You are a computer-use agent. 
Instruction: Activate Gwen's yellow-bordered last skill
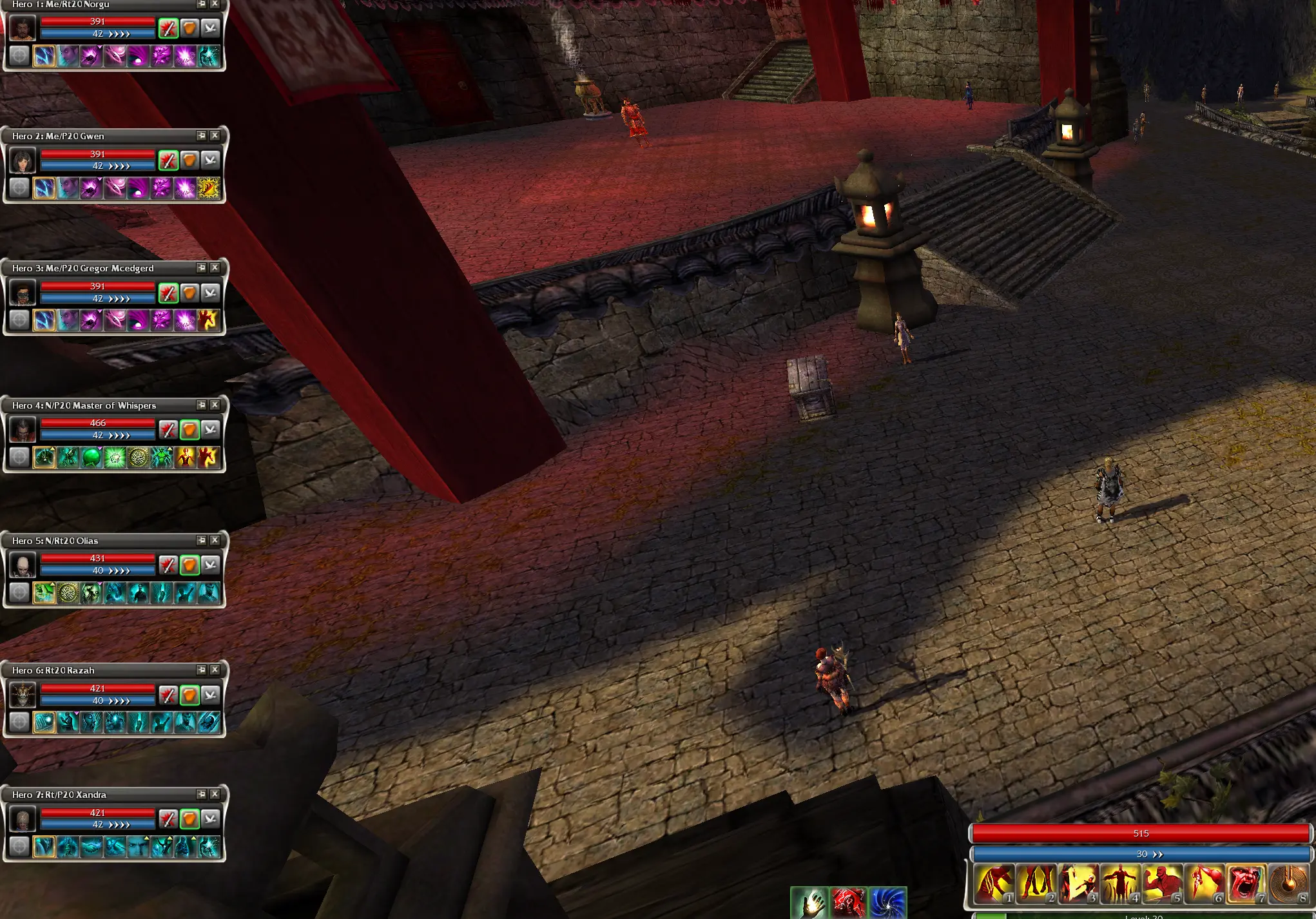(x=208, y=188)
